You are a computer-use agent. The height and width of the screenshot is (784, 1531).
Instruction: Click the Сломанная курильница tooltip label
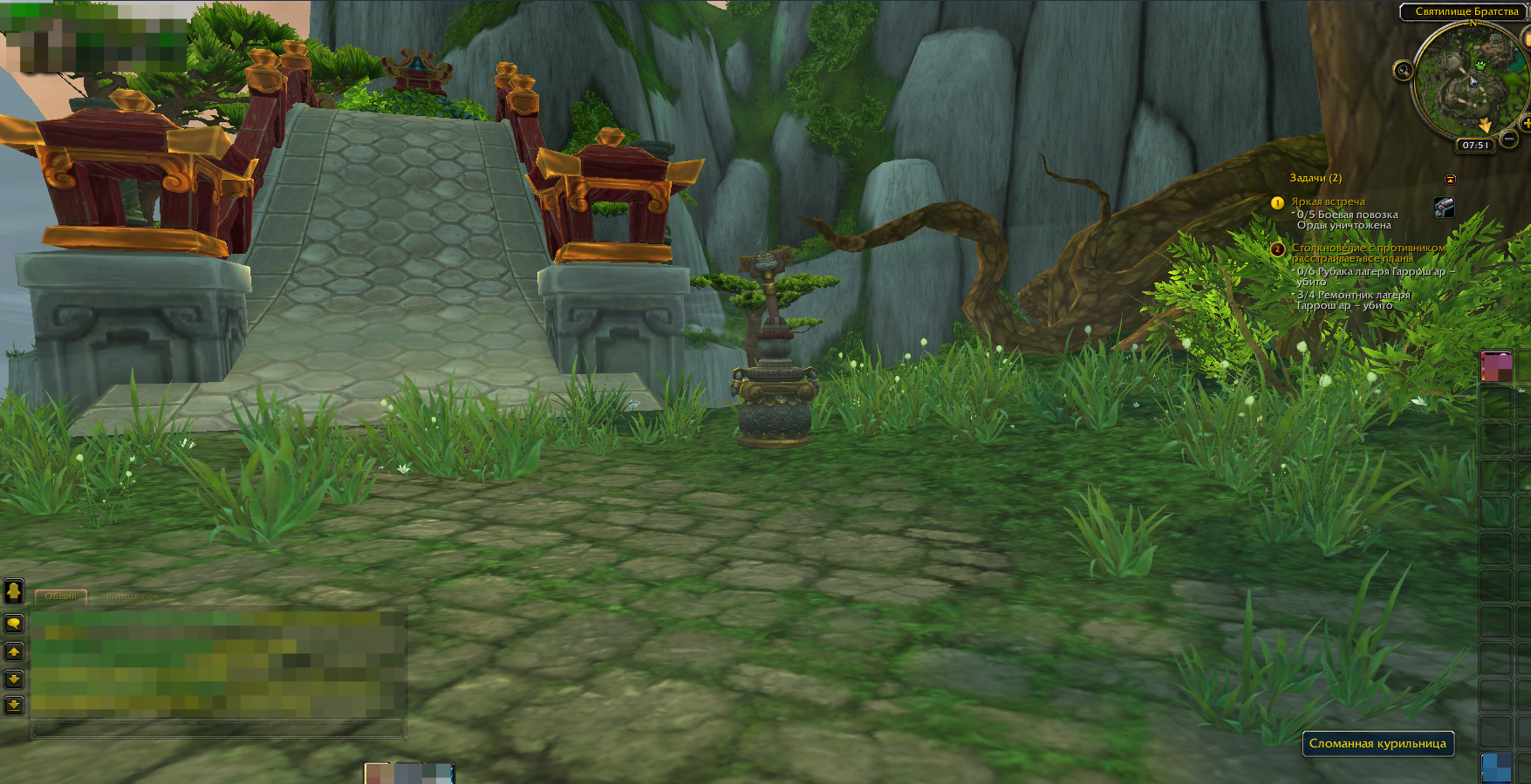(x=1377, y=744)
